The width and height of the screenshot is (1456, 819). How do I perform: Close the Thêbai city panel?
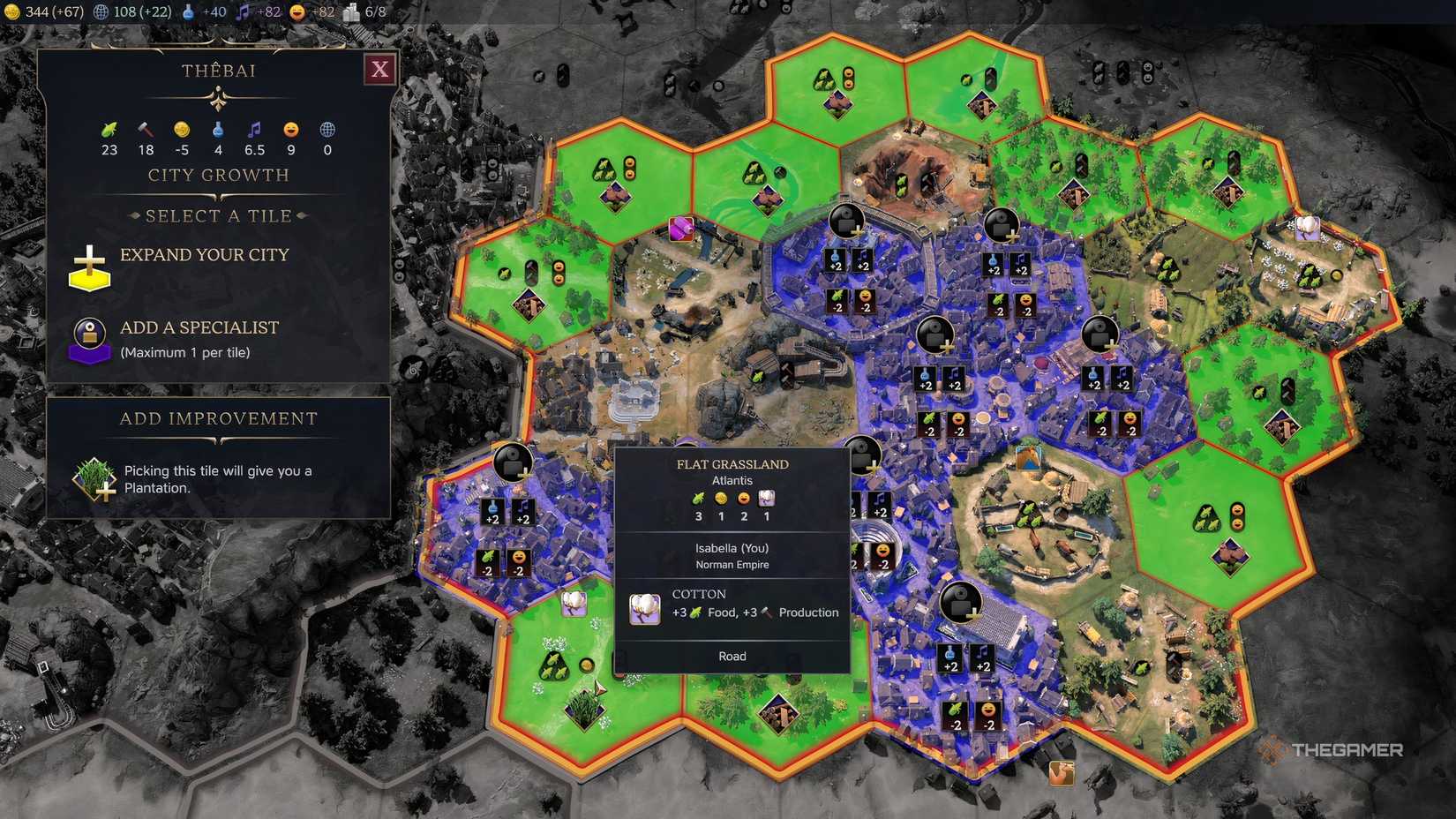(x=379, y=70)
